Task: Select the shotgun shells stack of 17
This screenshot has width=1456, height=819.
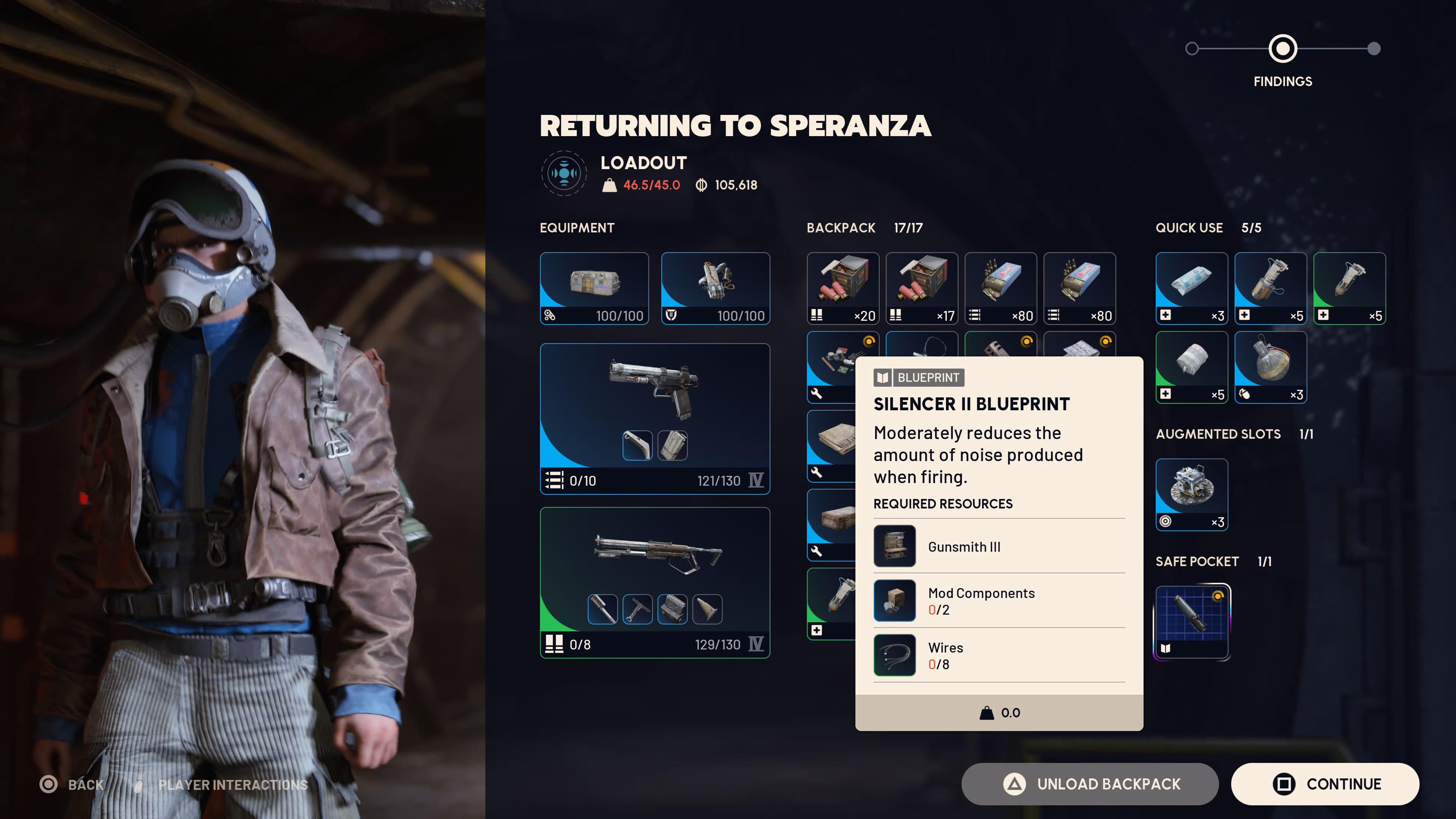Action: (x=921, y=288)
